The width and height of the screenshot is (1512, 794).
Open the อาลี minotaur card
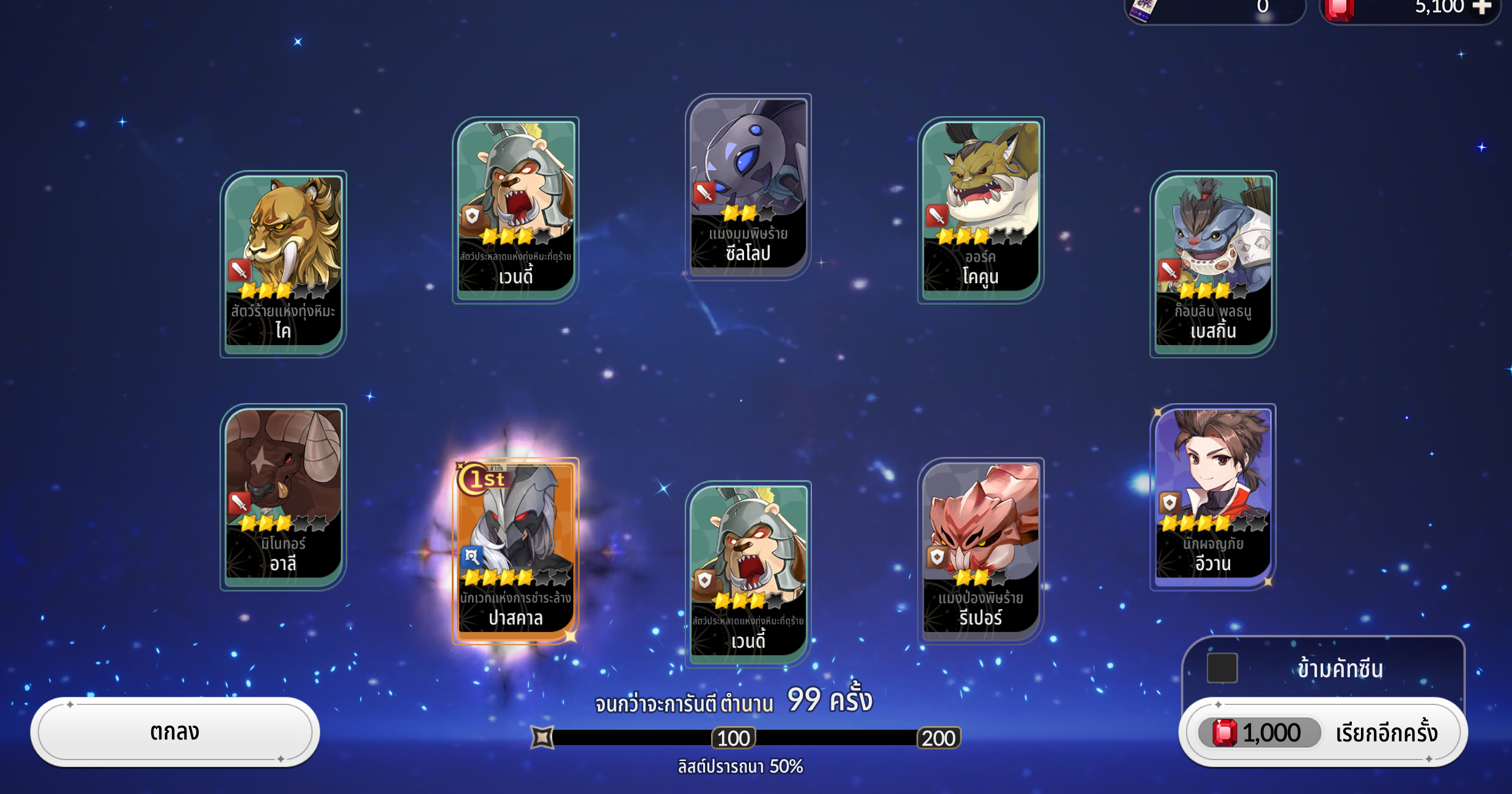(x=283, y=496)
